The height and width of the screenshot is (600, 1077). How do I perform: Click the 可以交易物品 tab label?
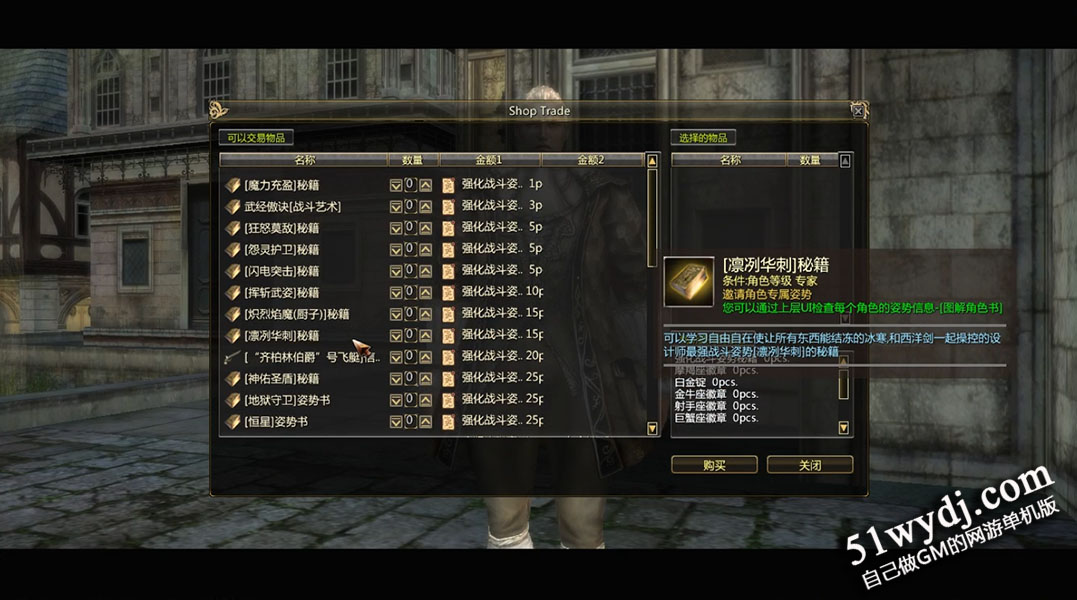pyautogui.click(x=256, y=138)
